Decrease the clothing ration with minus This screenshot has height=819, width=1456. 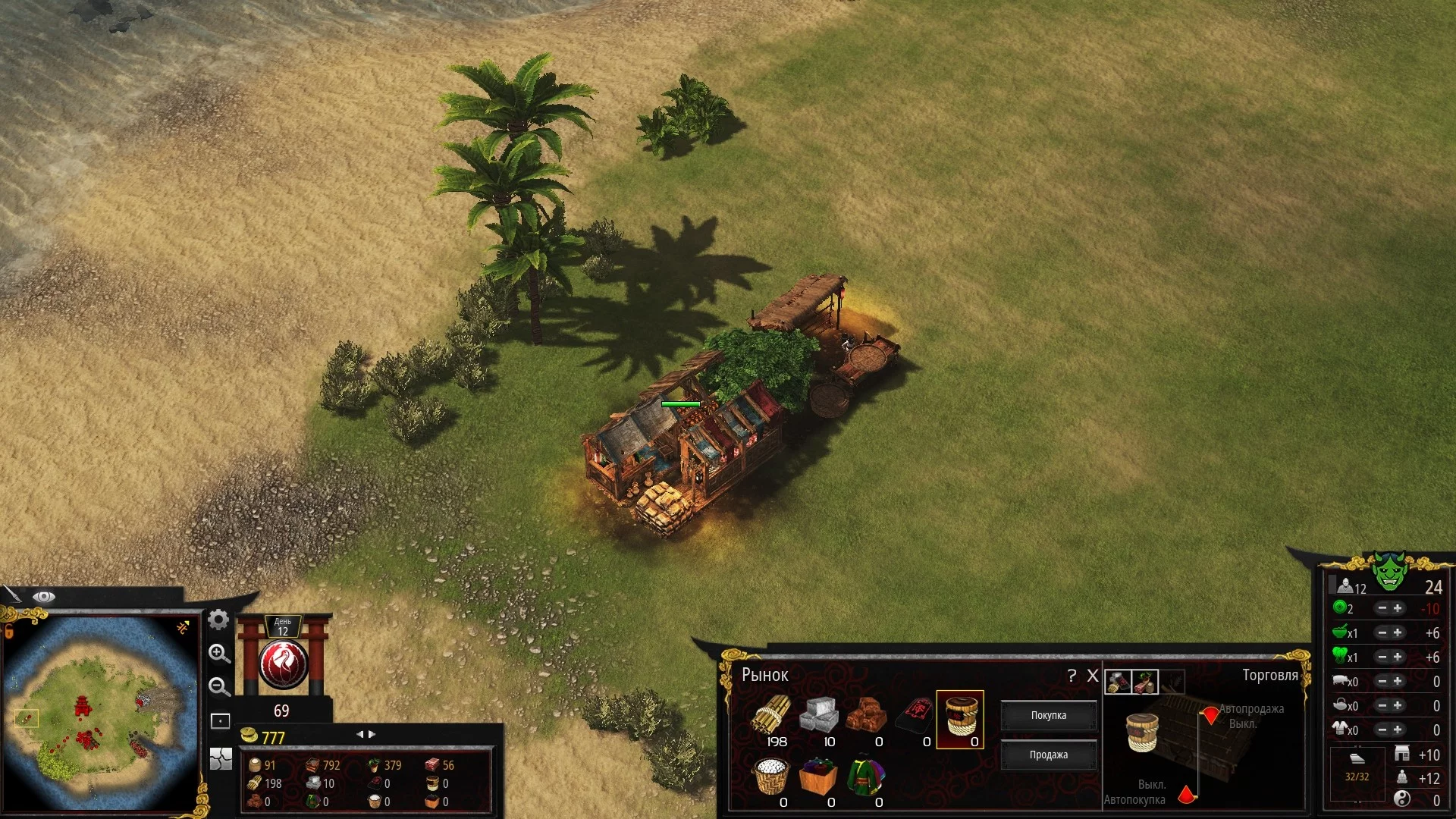tap(1382, 730)
